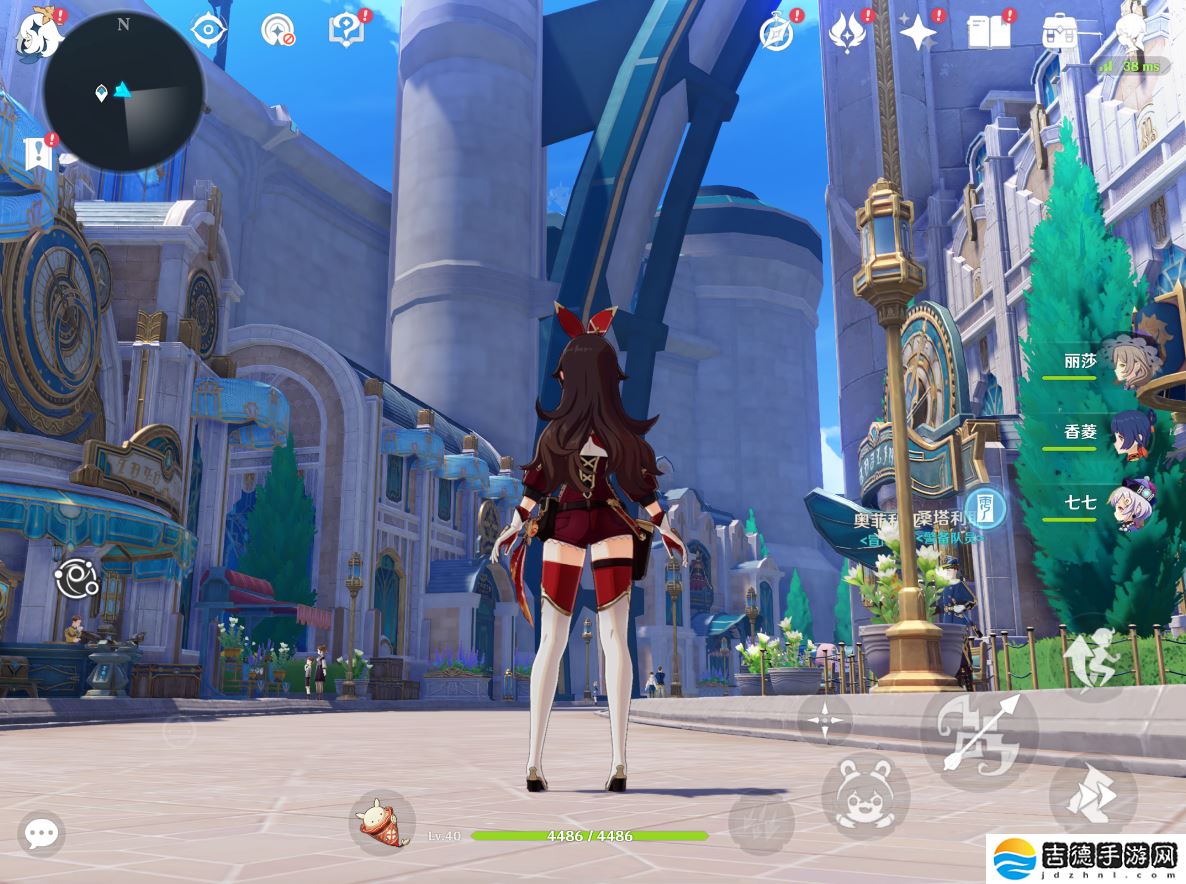Open the four-pointed star Wish icon

(917, 32)
